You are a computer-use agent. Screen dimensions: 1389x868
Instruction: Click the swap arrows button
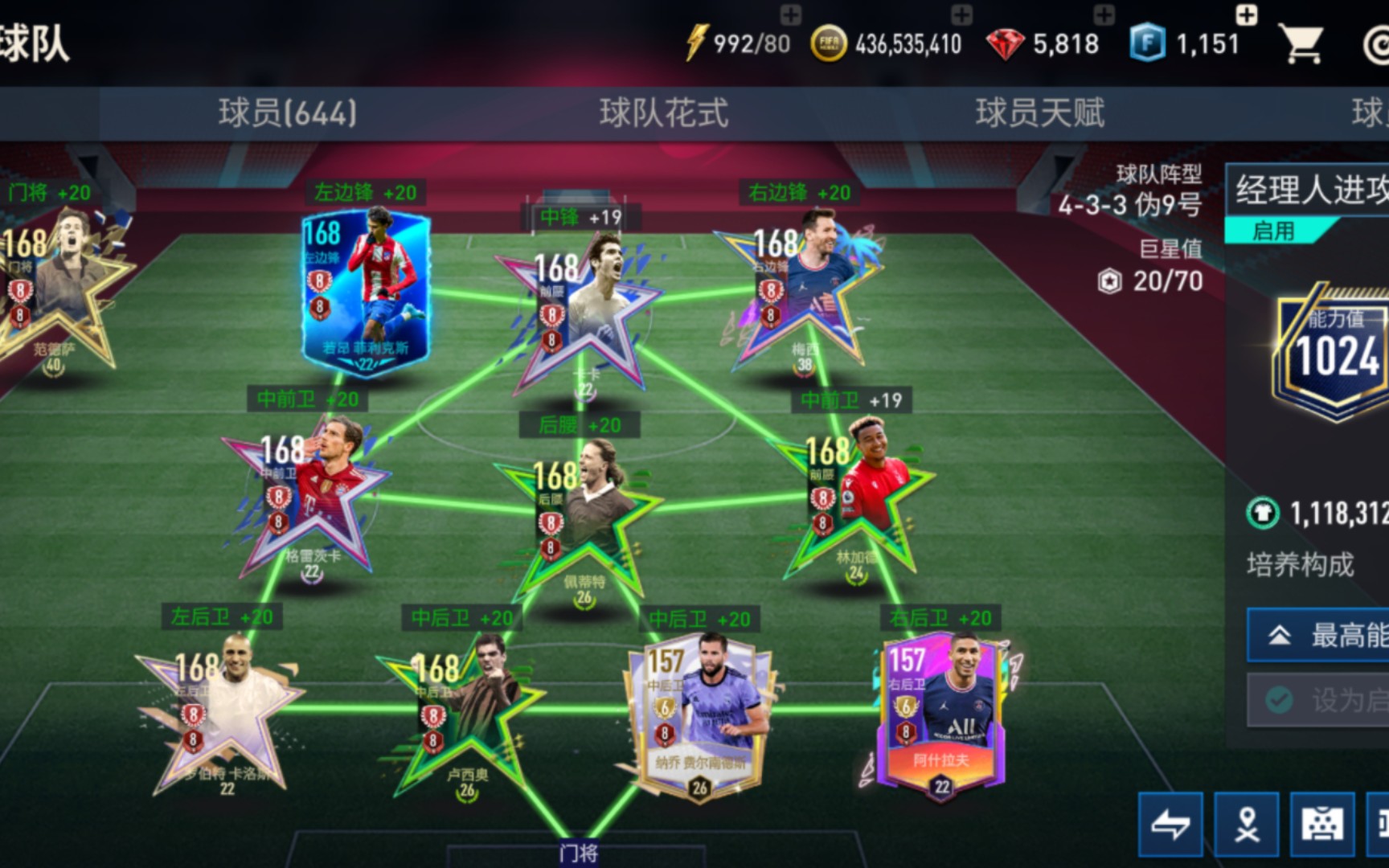pos(1170,824)
